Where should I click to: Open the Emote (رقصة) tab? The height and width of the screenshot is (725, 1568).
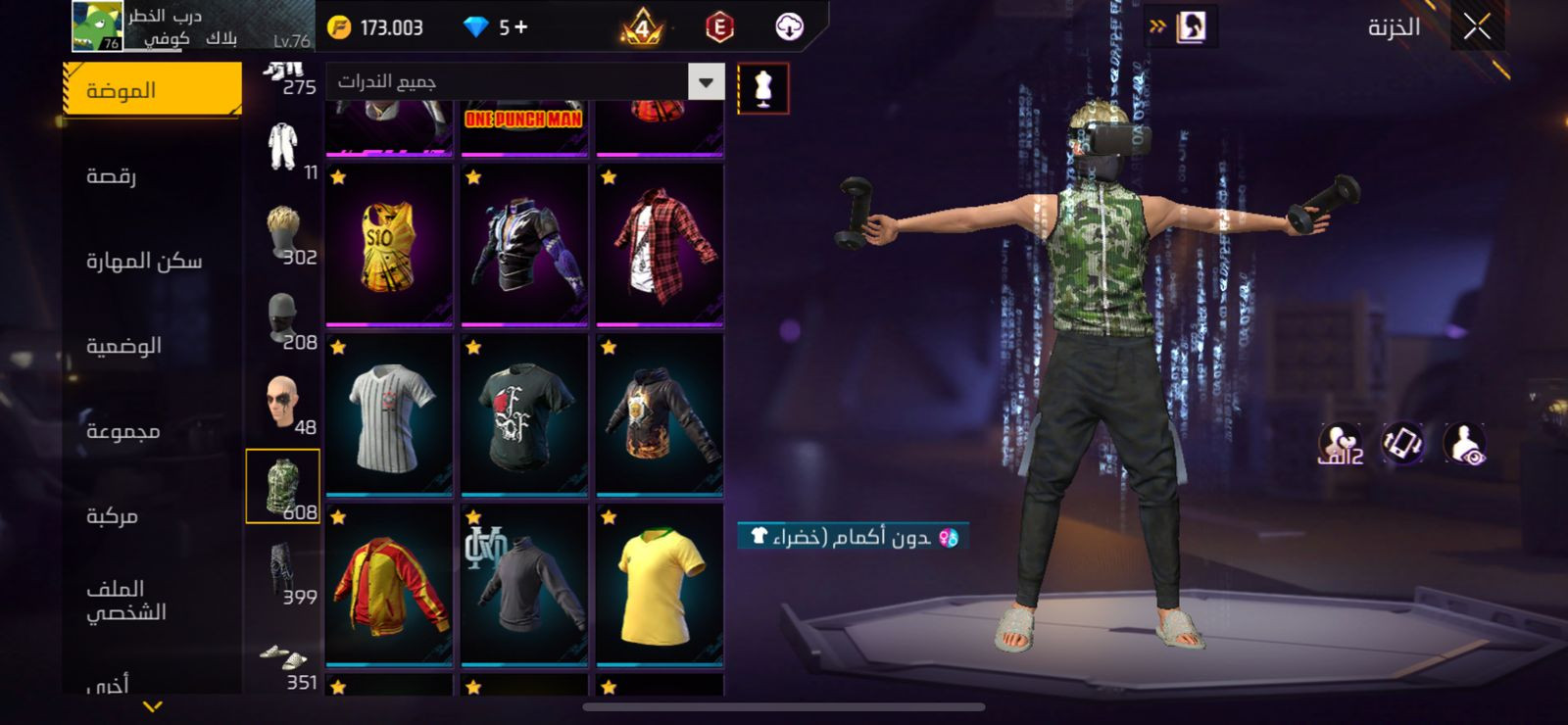point(112,176)
